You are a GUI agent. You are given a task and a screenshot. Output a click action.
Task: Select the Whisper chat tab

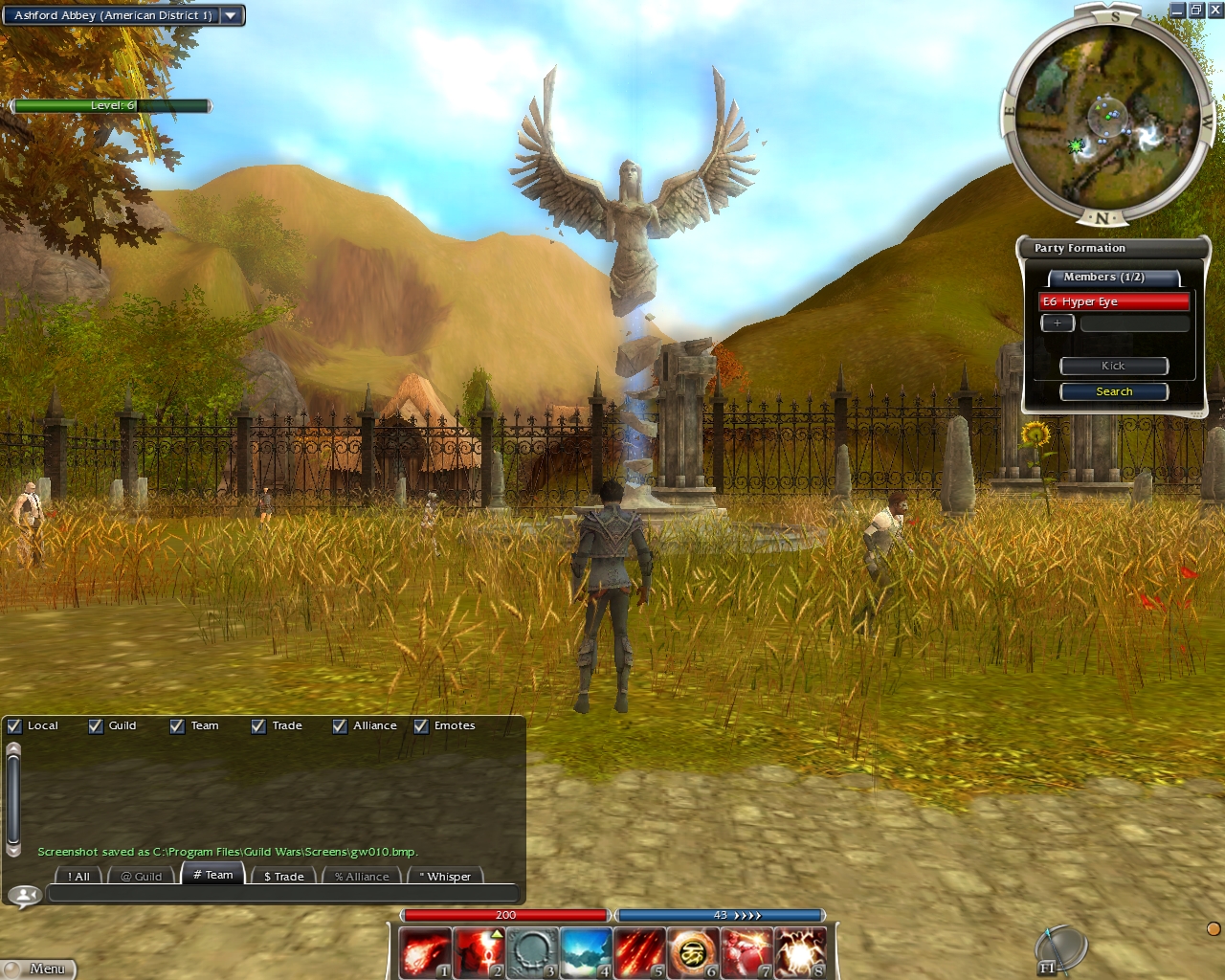[445, 876]
